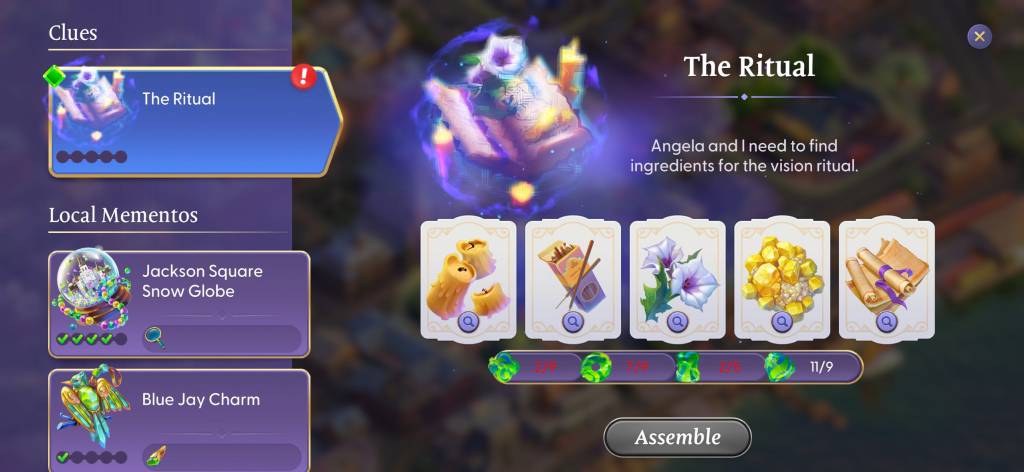Click the Assemble button
Viewport: 1024px width, 472px height.
click(x=677, y=437)
